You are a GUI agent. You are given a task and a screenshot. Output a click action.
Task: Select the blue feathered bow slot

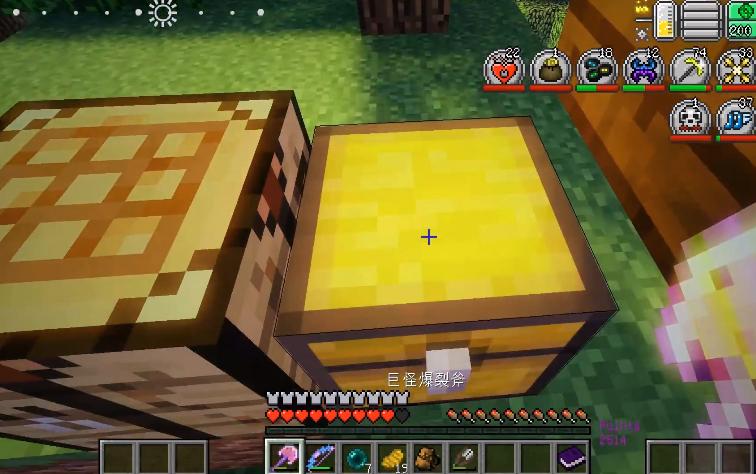pyautogui.click(x=320, y=458)
